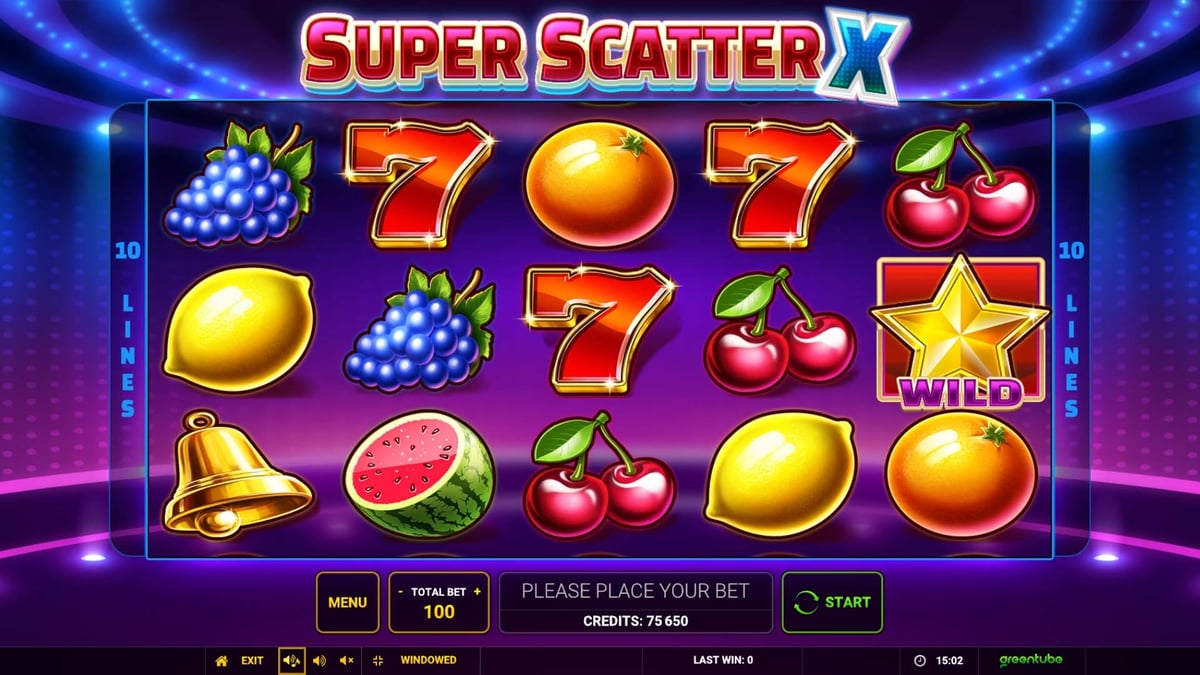1200x675 pixels.
Task: Decrease total bet with the minus sign
Action: coord(400,592)
